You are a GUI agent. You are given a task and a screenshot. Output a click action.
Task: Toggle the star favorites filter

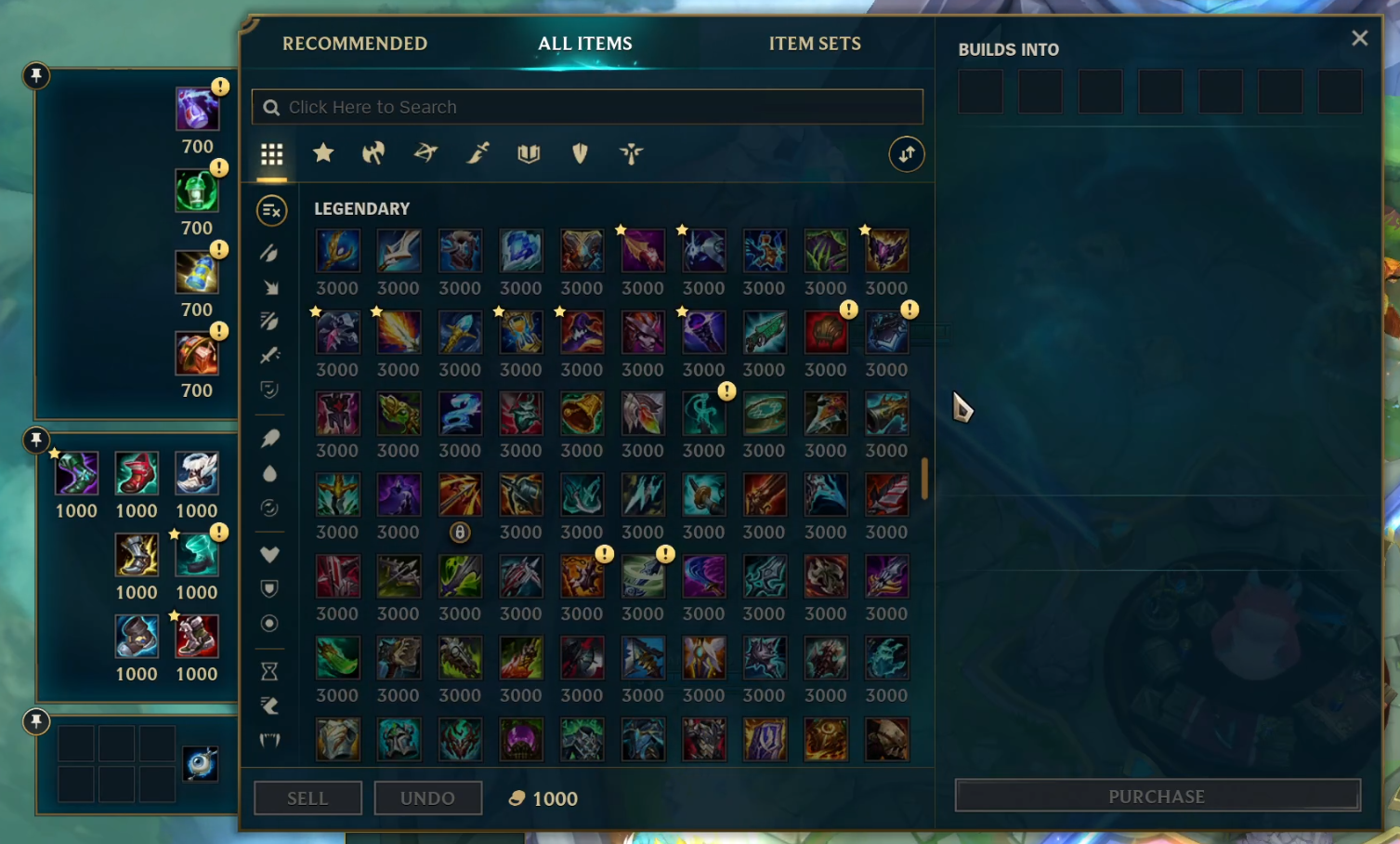pos(323,154)
